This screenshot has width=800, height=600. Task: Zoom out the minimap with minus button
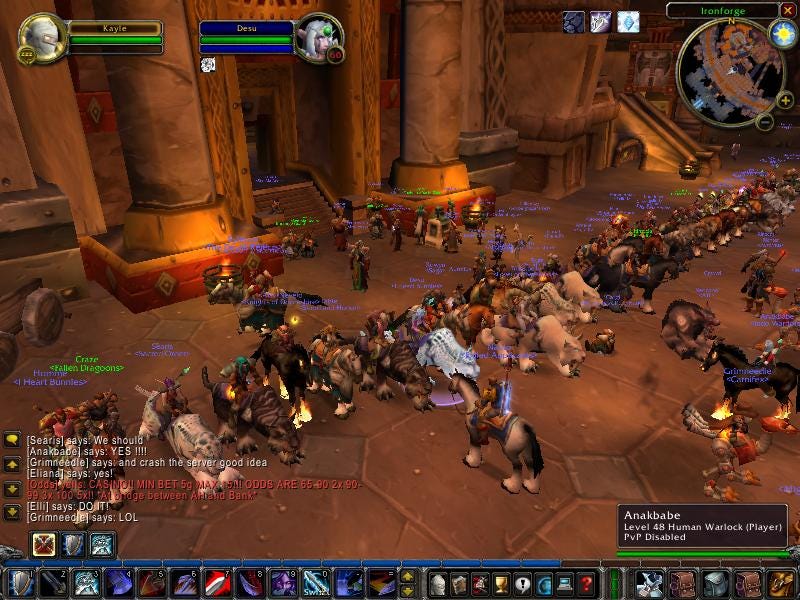(764, 123)
